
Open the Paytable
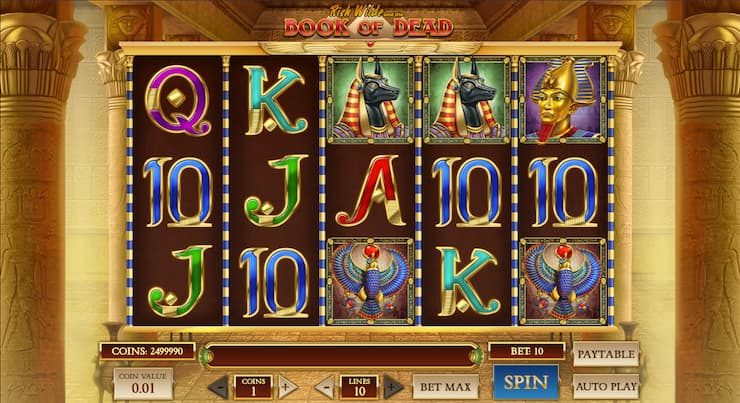606,353
